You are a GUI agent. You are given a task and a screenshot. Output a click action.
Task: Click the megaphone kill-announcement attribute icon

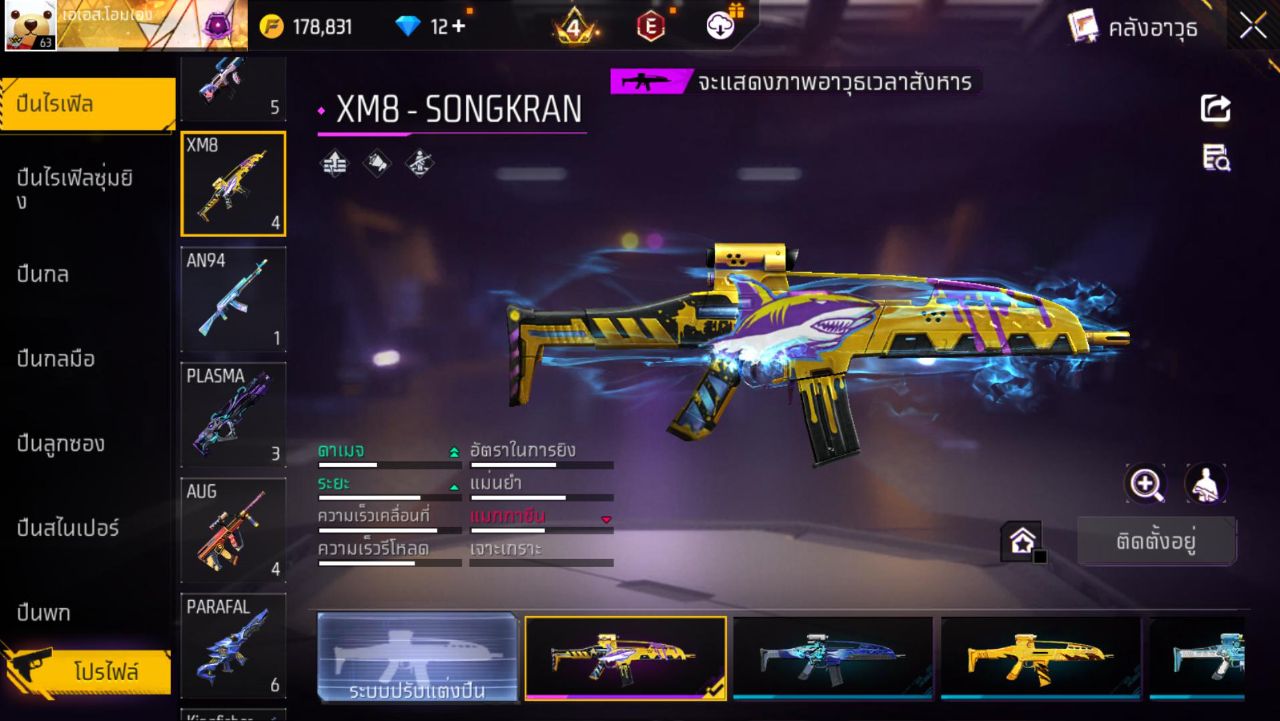[x=377, y=163]
